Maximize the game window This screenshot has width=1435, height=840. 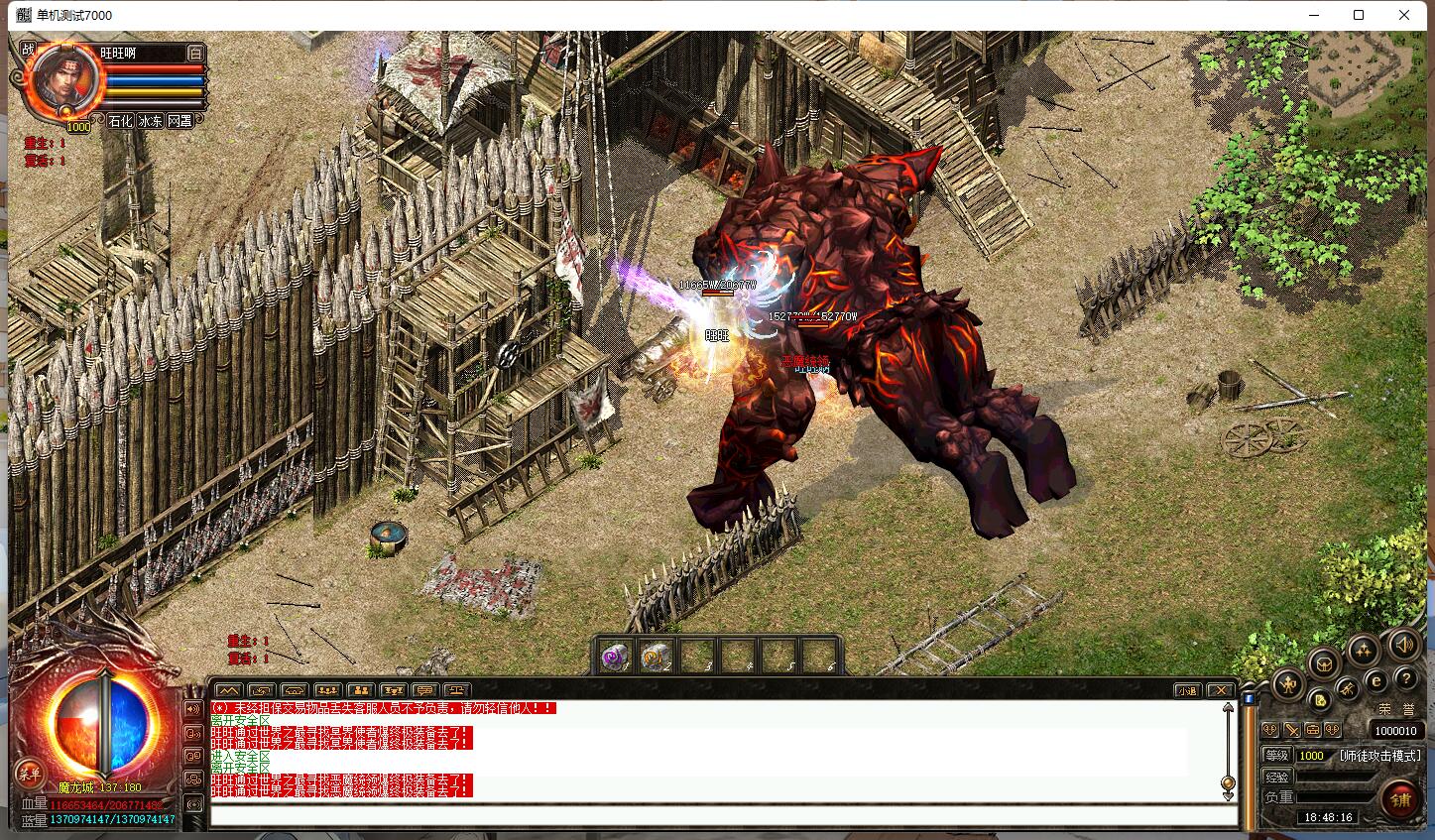(x=1359, y=15)
